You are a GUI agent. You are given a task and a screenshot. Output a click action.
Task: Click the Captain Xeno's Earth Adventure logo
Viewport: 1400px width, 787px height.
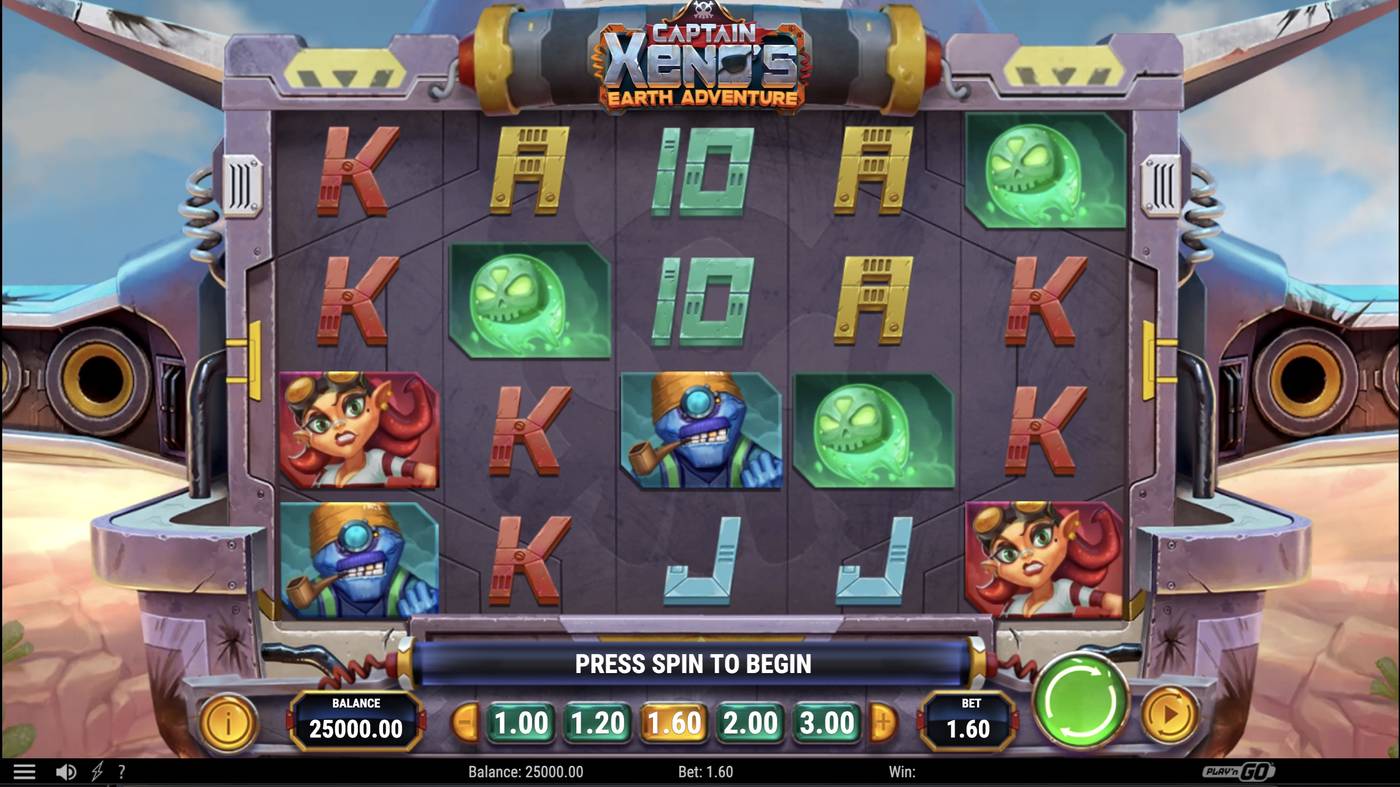pos(700,62)
